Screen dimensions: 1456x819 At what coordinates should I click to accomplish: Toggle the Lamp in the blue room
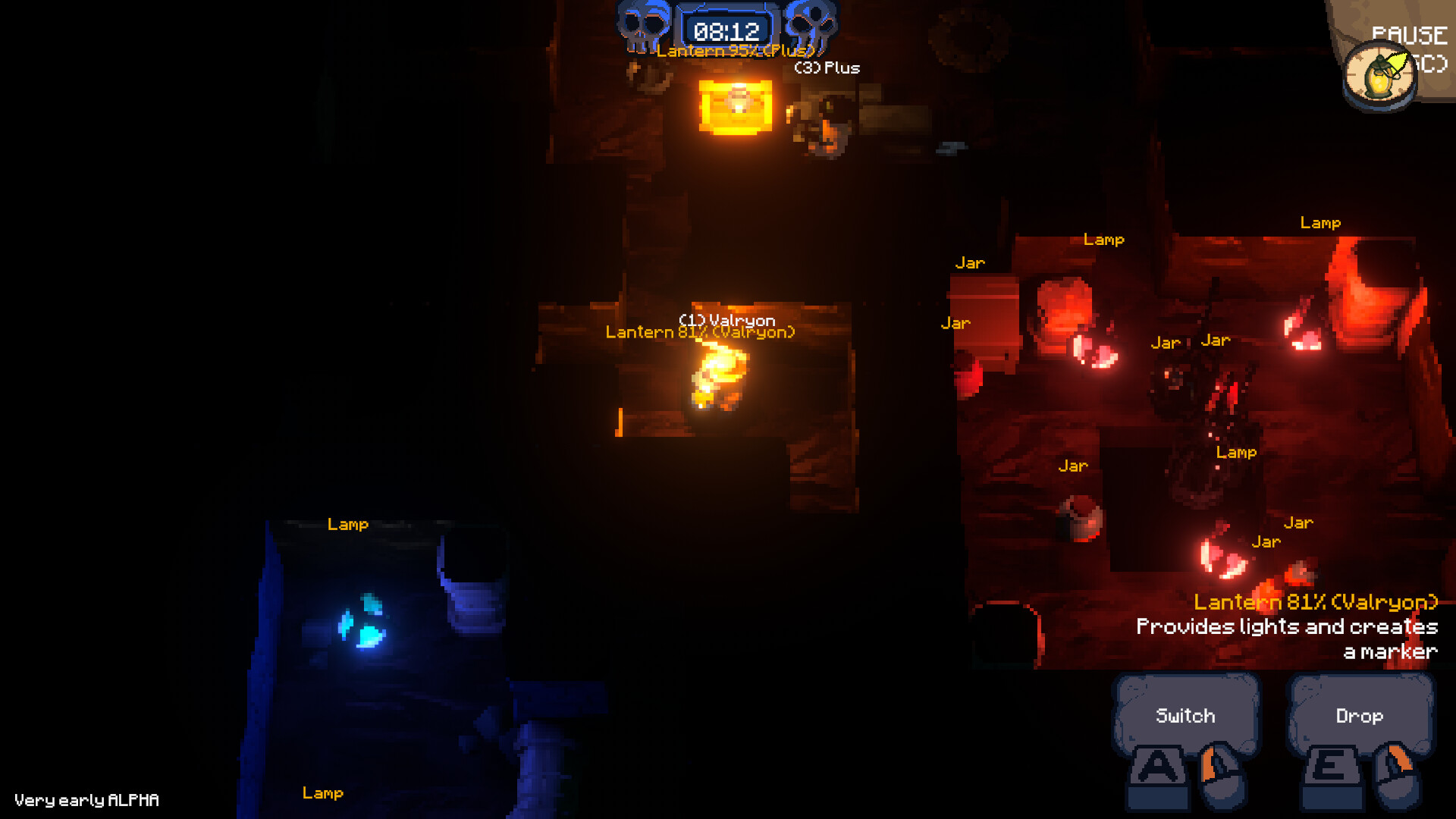tap(348, 524)
